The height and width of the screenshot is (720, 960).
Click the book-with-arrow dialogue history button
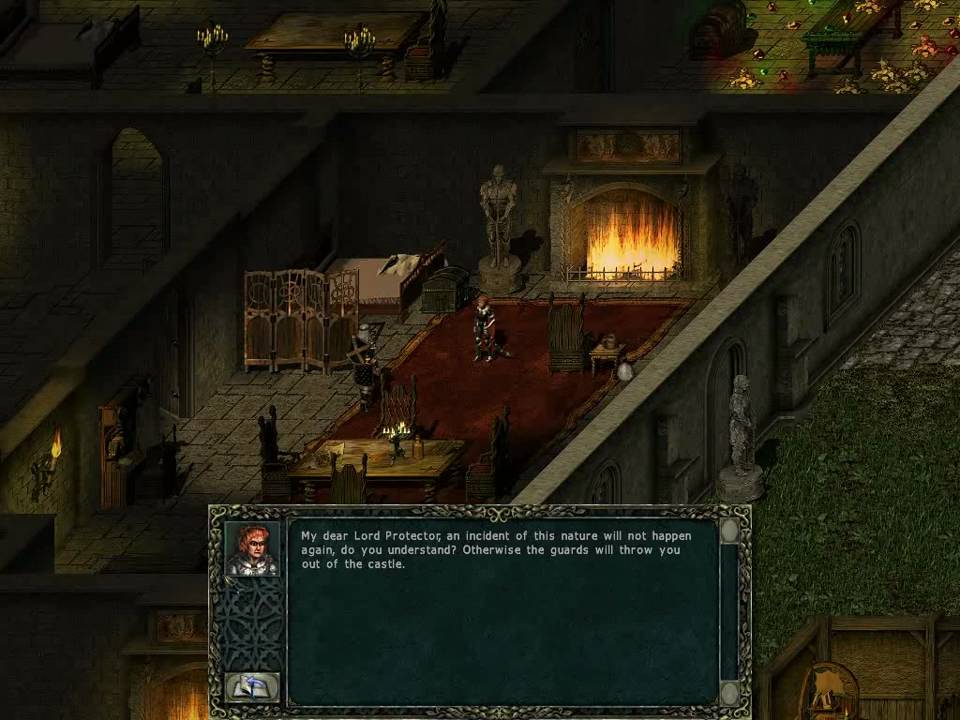coord(251,686)
